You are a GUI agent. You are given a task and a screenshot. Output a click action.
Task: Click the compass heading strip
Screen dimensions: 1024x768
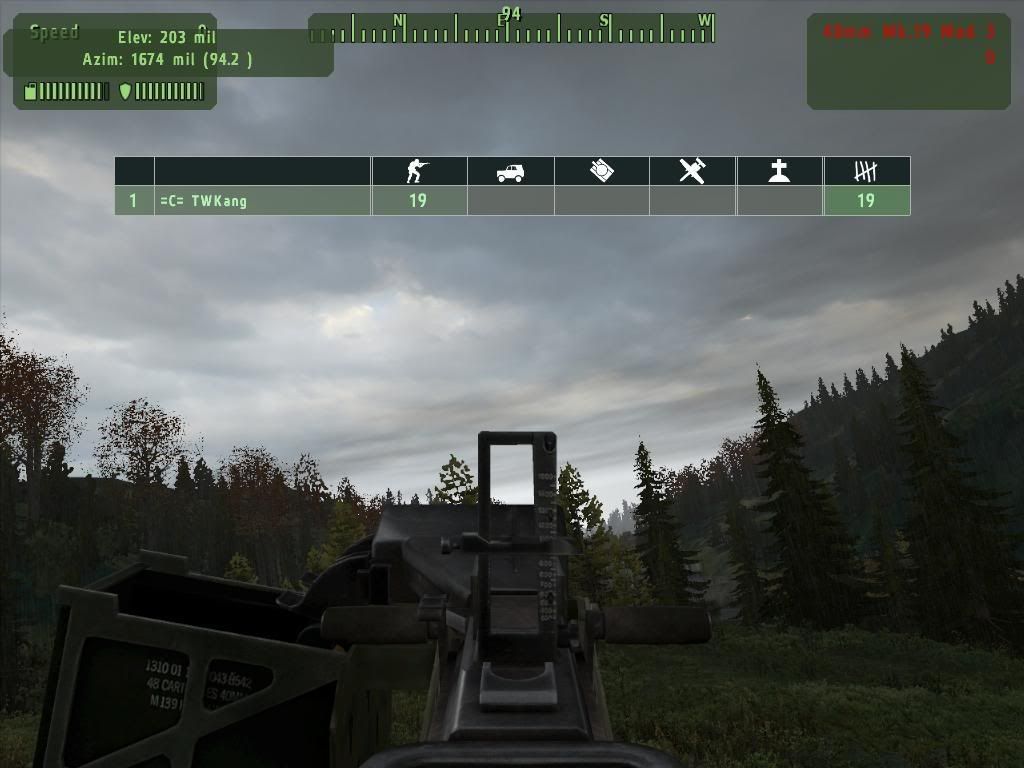(512, 29)
